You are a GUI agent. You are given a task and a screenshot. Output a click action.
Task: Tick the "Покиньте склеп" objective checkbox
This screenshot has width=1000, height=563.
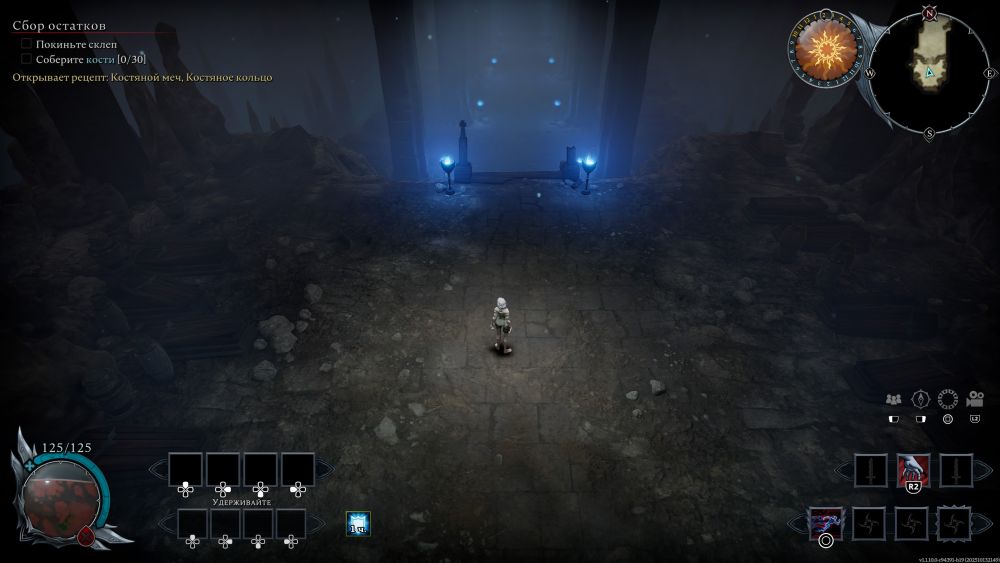pyautogui.click(x=27, y=44)
